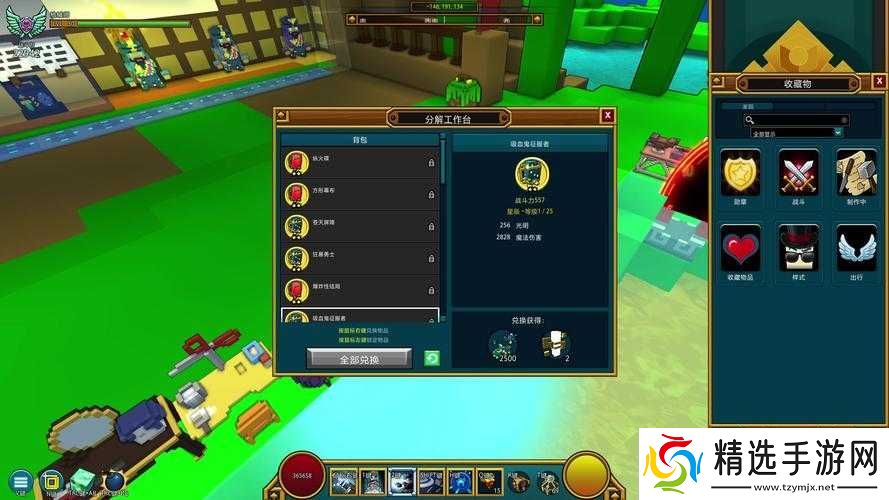The width and height of the screenshot is (889, 500).
Task: Select the 吸血鬼征服者 row in the backpack list
Action: [x=360, y=318]
